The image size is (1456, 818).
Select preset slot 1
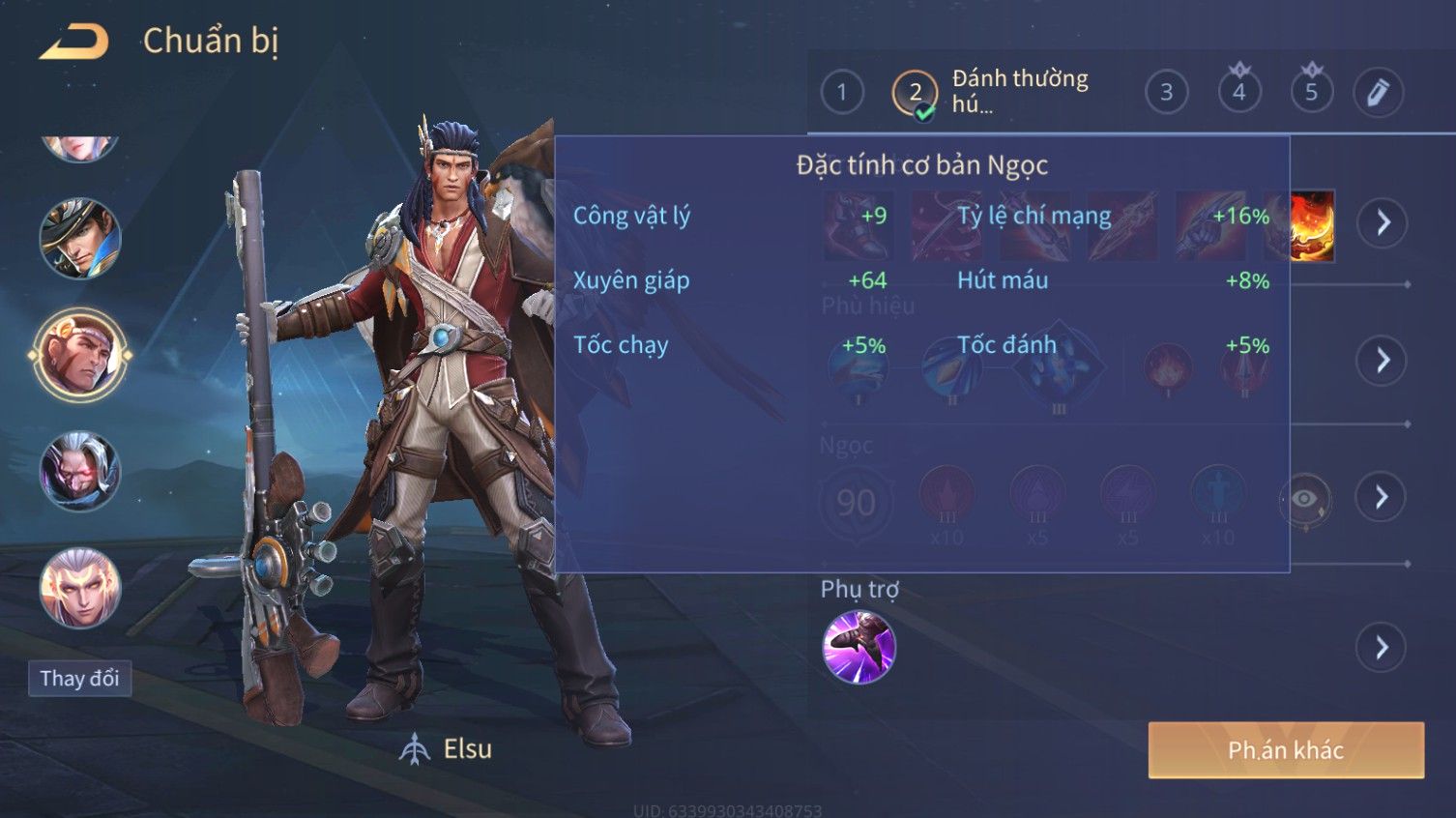(x=841, y=93)
